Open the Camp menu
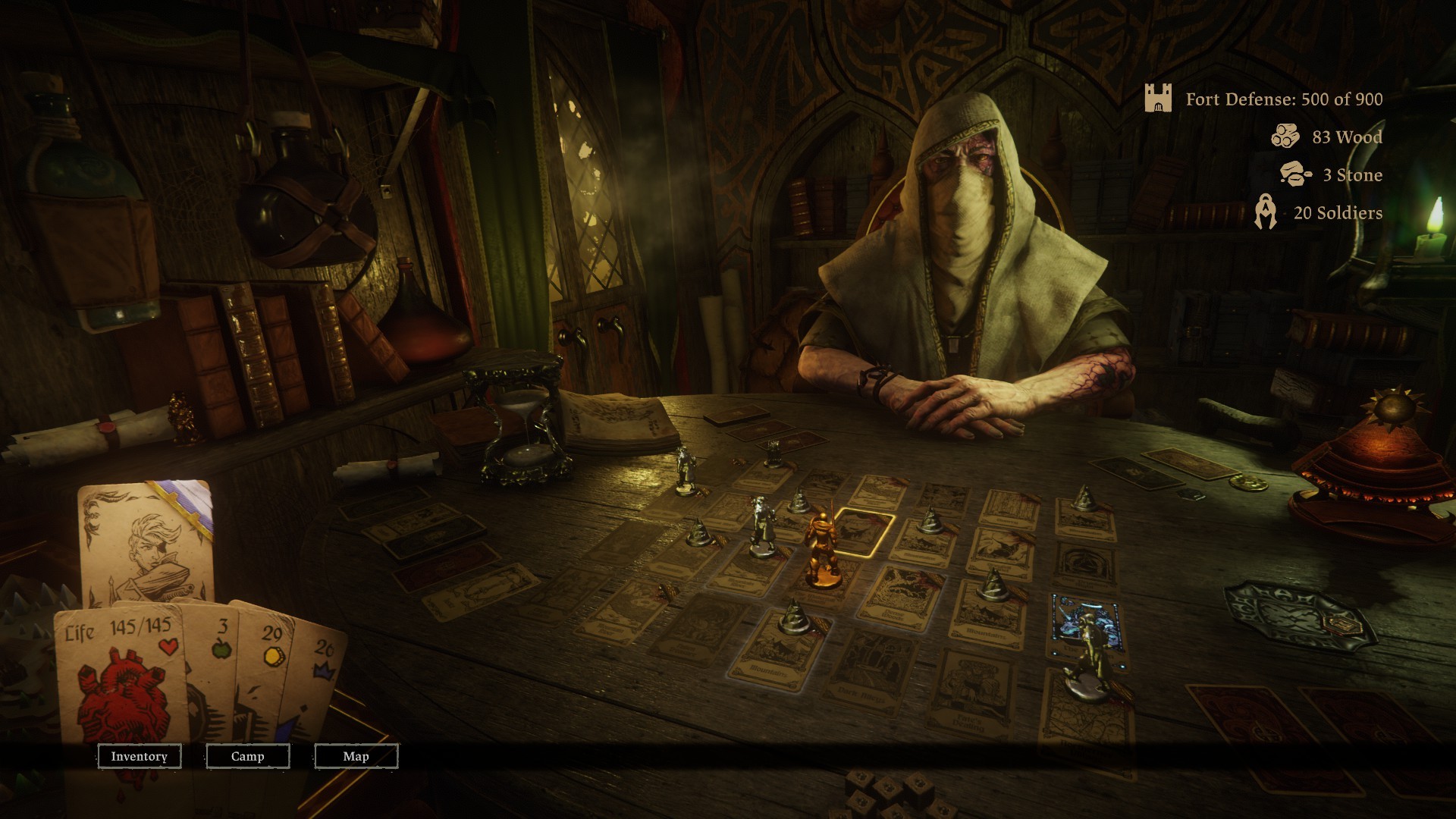Image resolution: width=1456 pixels, height=819 pixels. (x=247, y=756)
